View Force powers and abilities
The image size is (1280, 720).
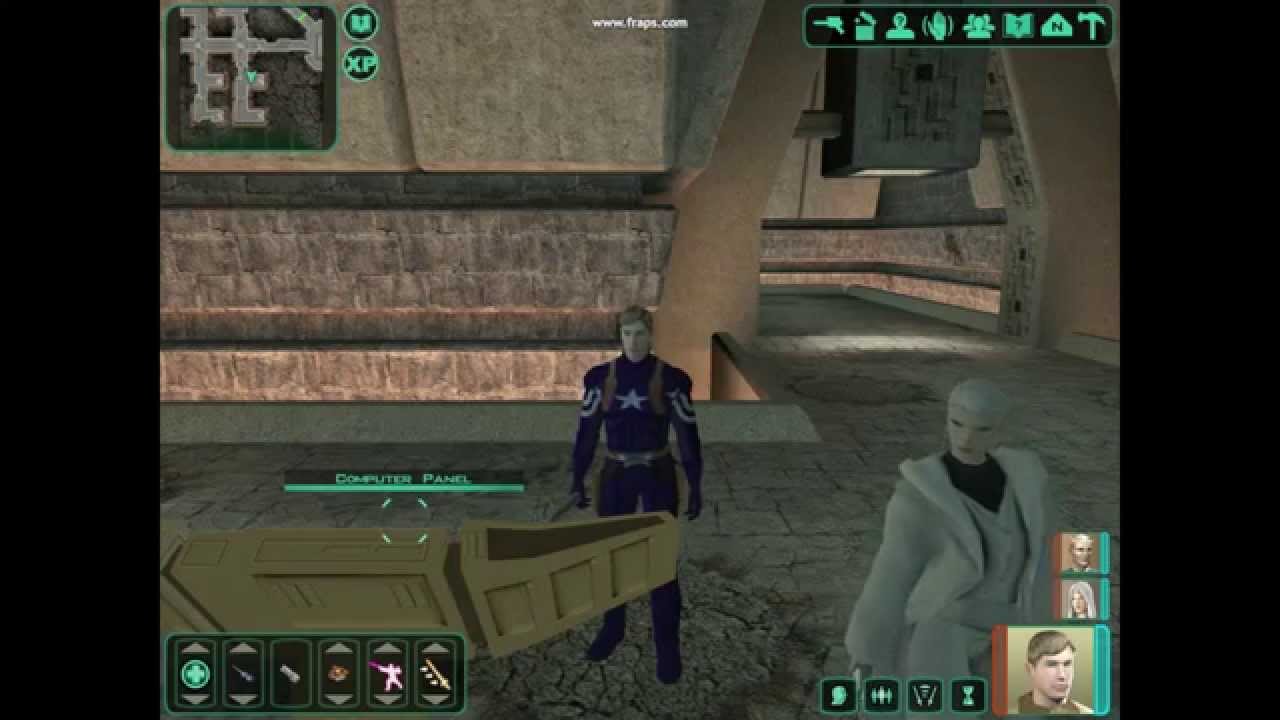(x=938, y=27)
